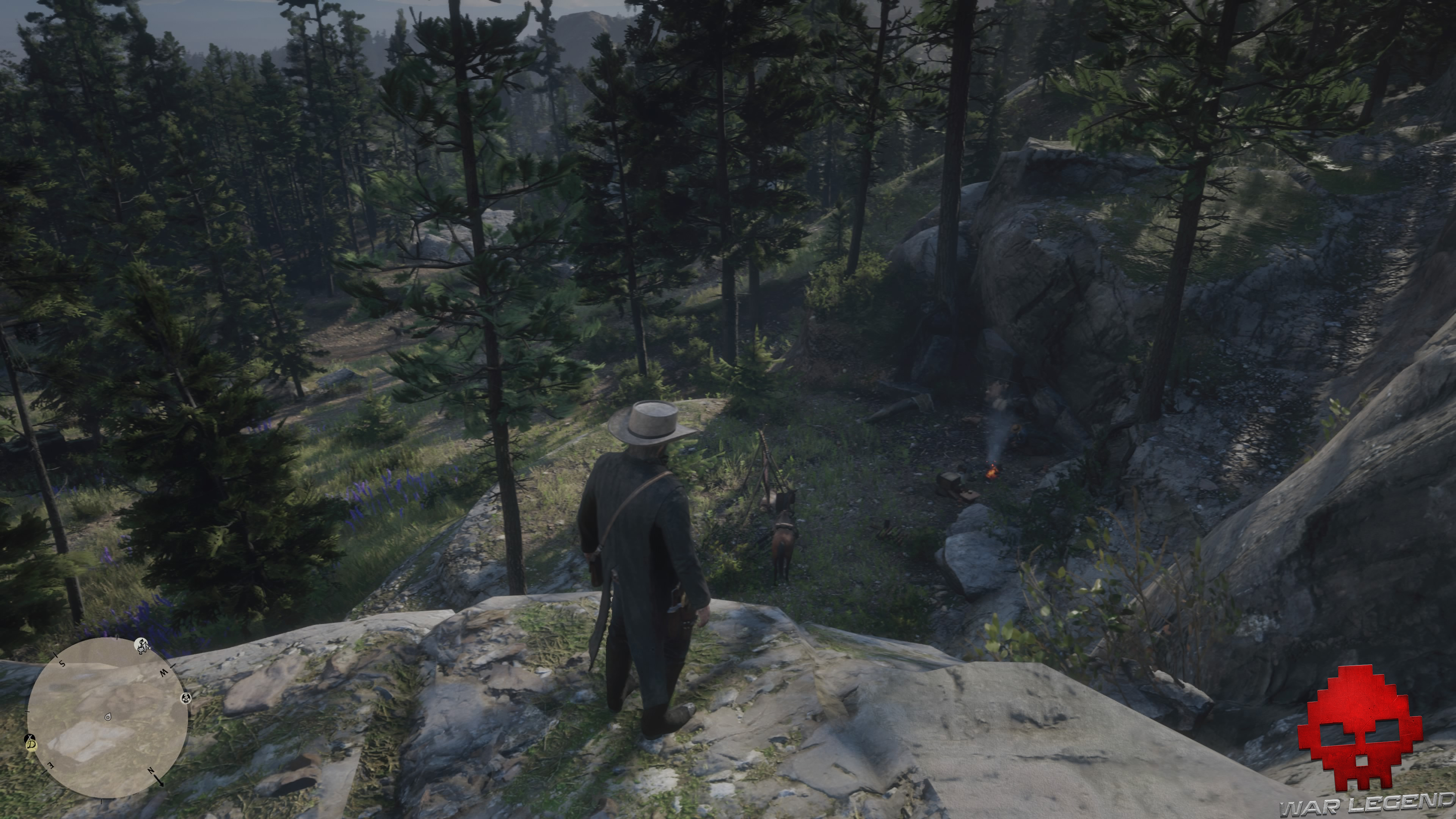Click the skull-with-dollar bounty icon on minimap
This screenshot has width=1456, height=819.
186,698
